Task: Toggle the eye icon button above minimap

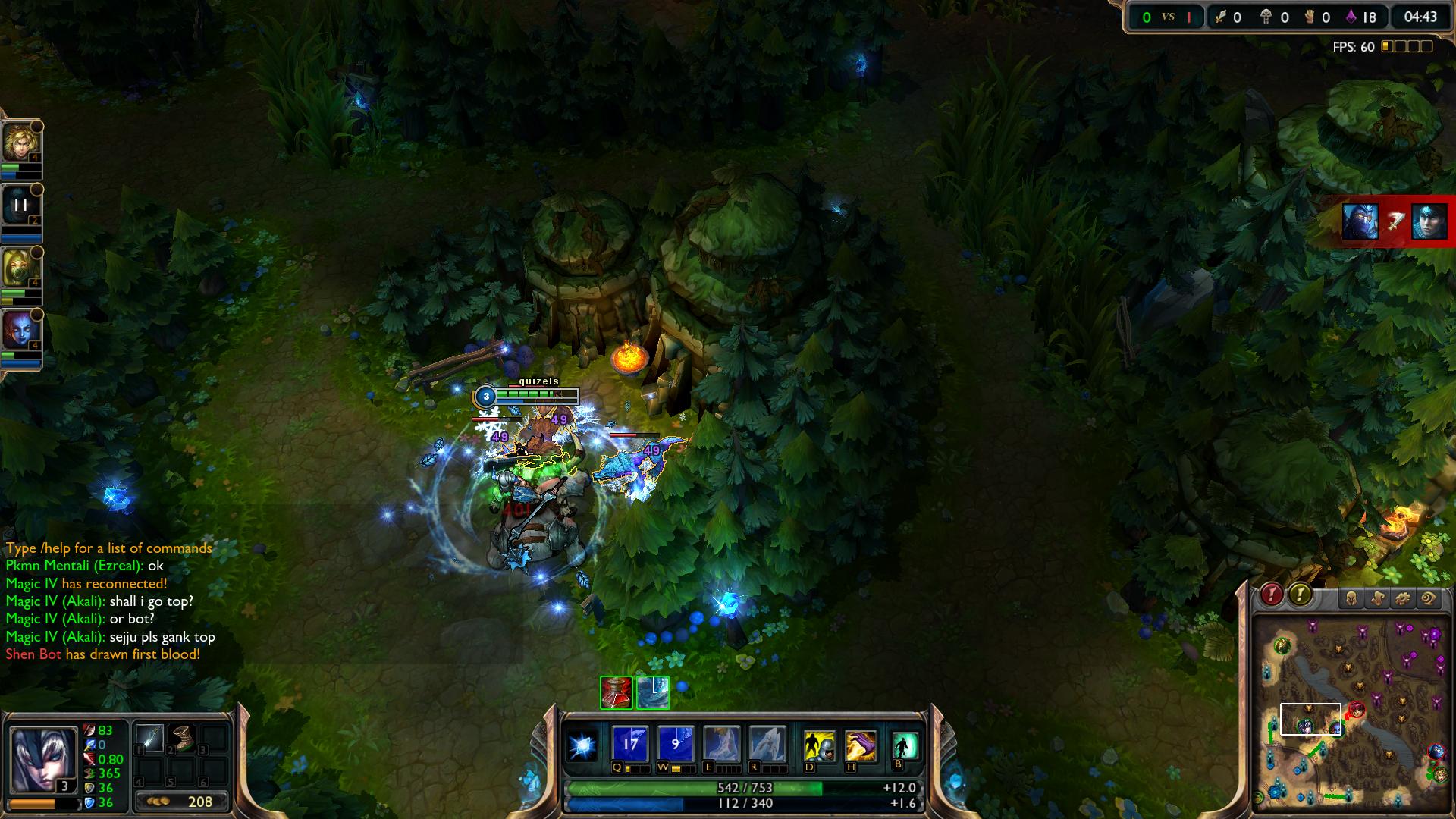Action: tap(1428, 599)
